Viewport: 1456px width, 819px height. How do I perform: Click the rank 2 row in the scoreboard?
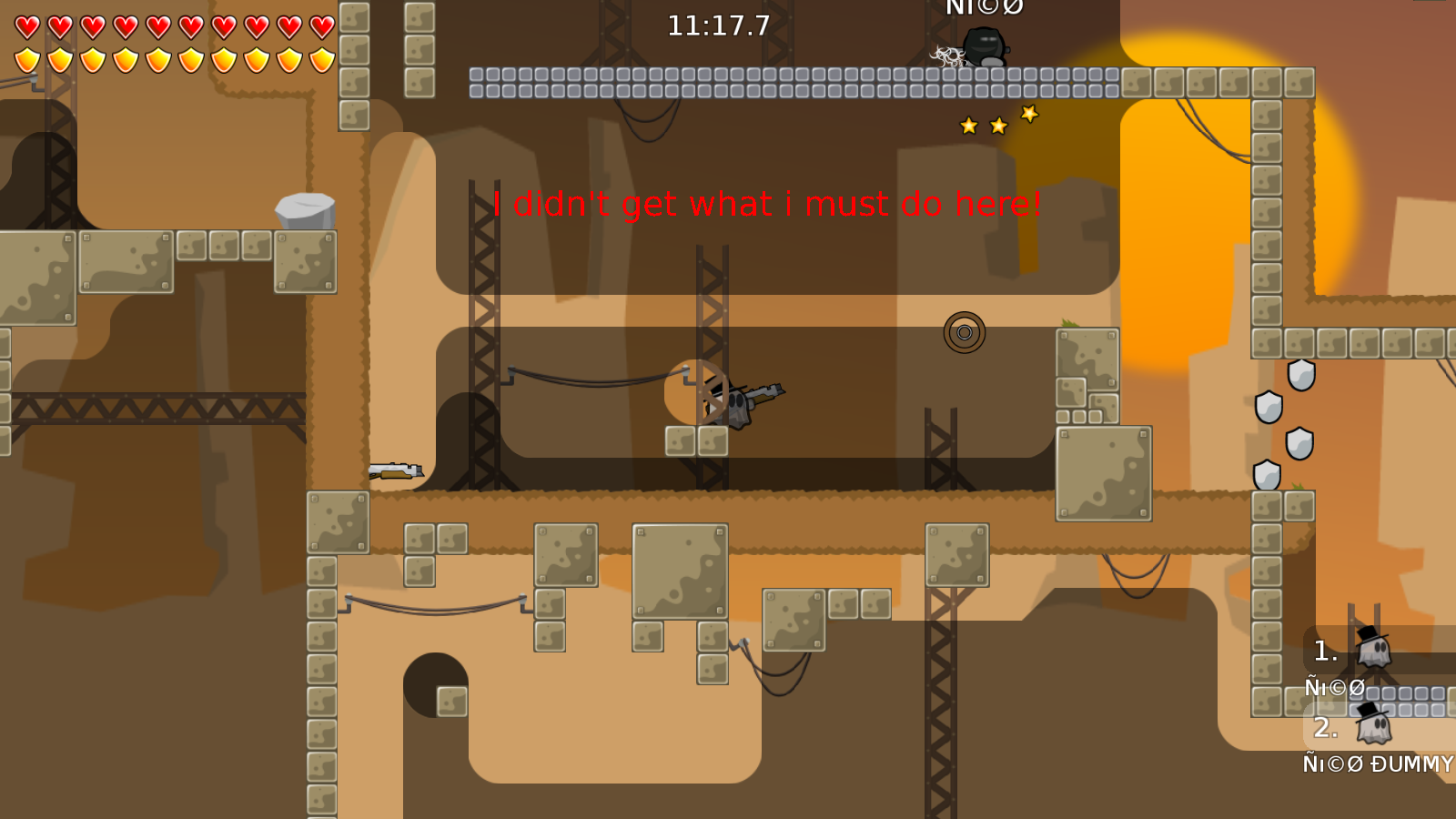pos(1325,728)
